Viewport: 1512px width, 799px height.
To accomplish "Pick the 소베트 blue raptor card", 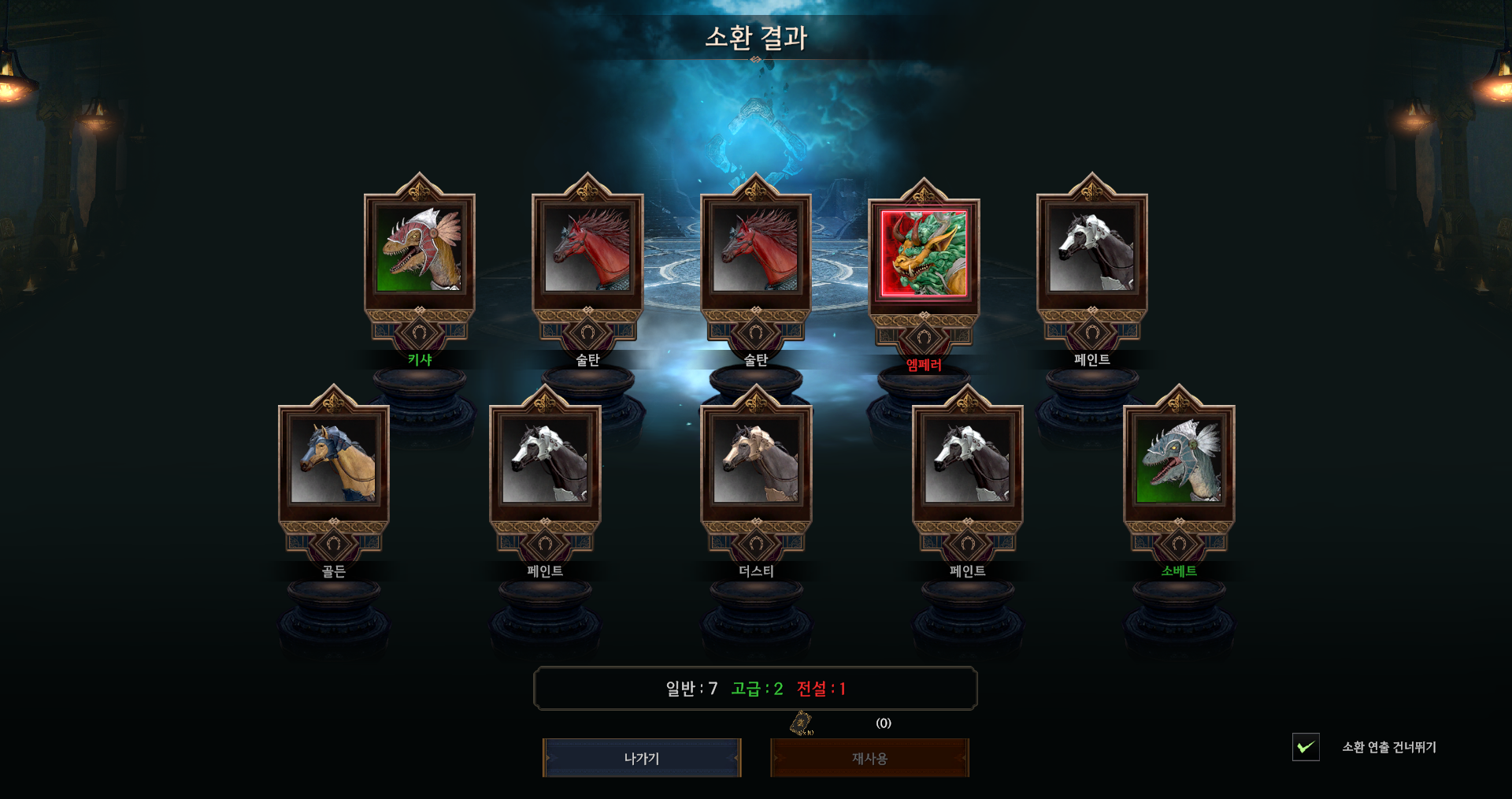I will [1179, 461].
